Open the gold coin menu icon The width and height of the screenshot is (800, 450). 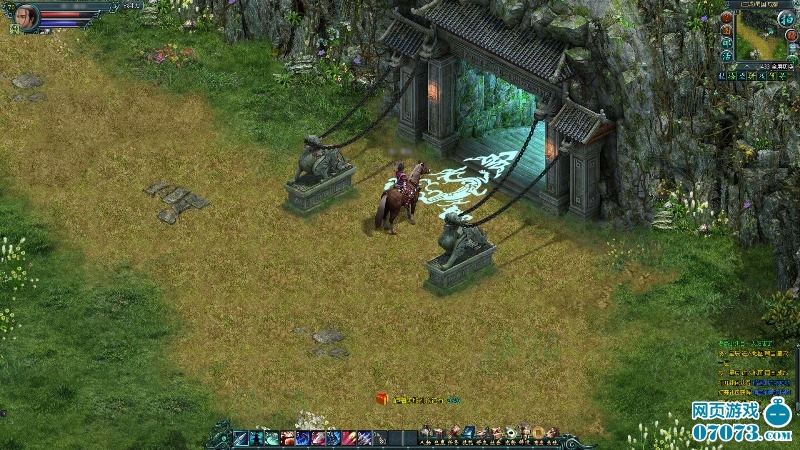point(538,433)
